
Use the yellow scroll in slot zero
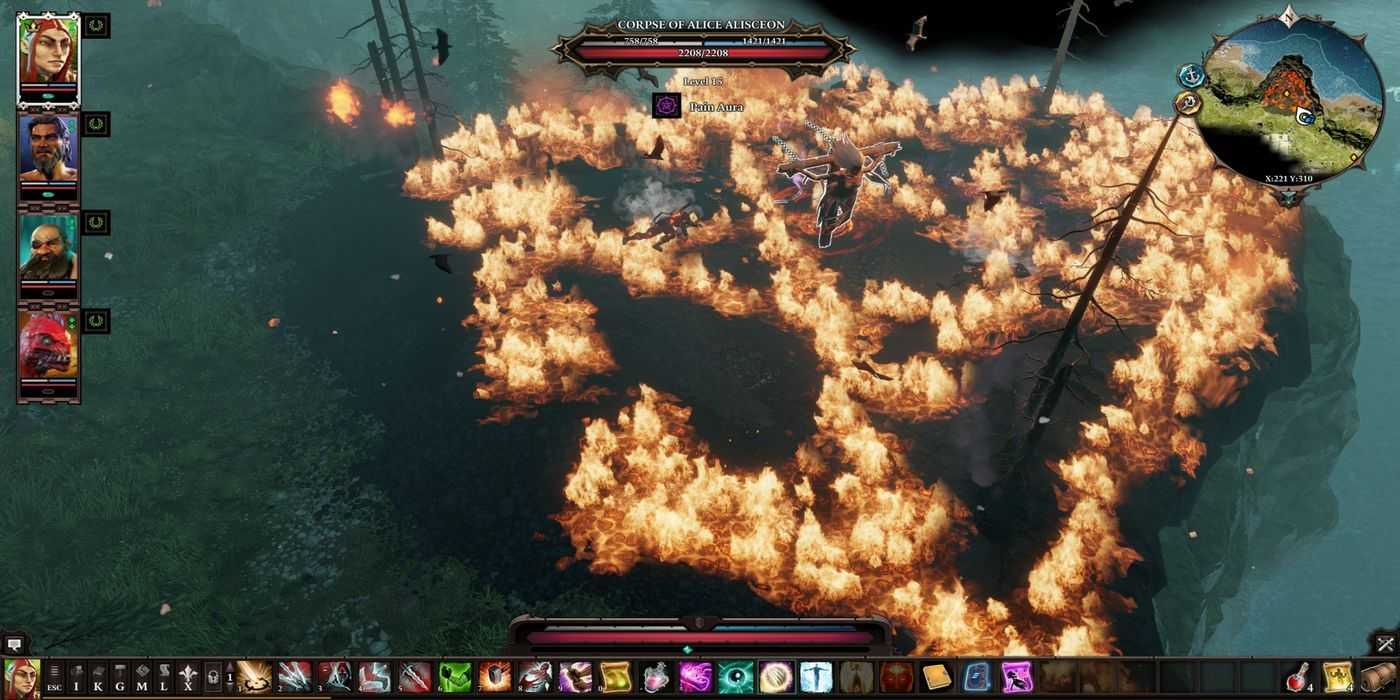615,677
